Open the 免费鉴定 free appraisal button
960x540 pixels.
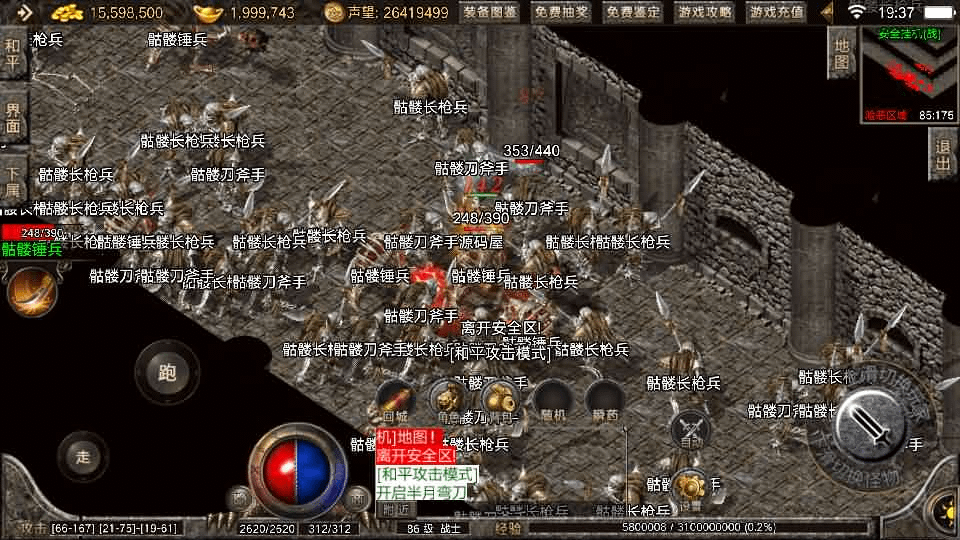[x=633, y=12]
